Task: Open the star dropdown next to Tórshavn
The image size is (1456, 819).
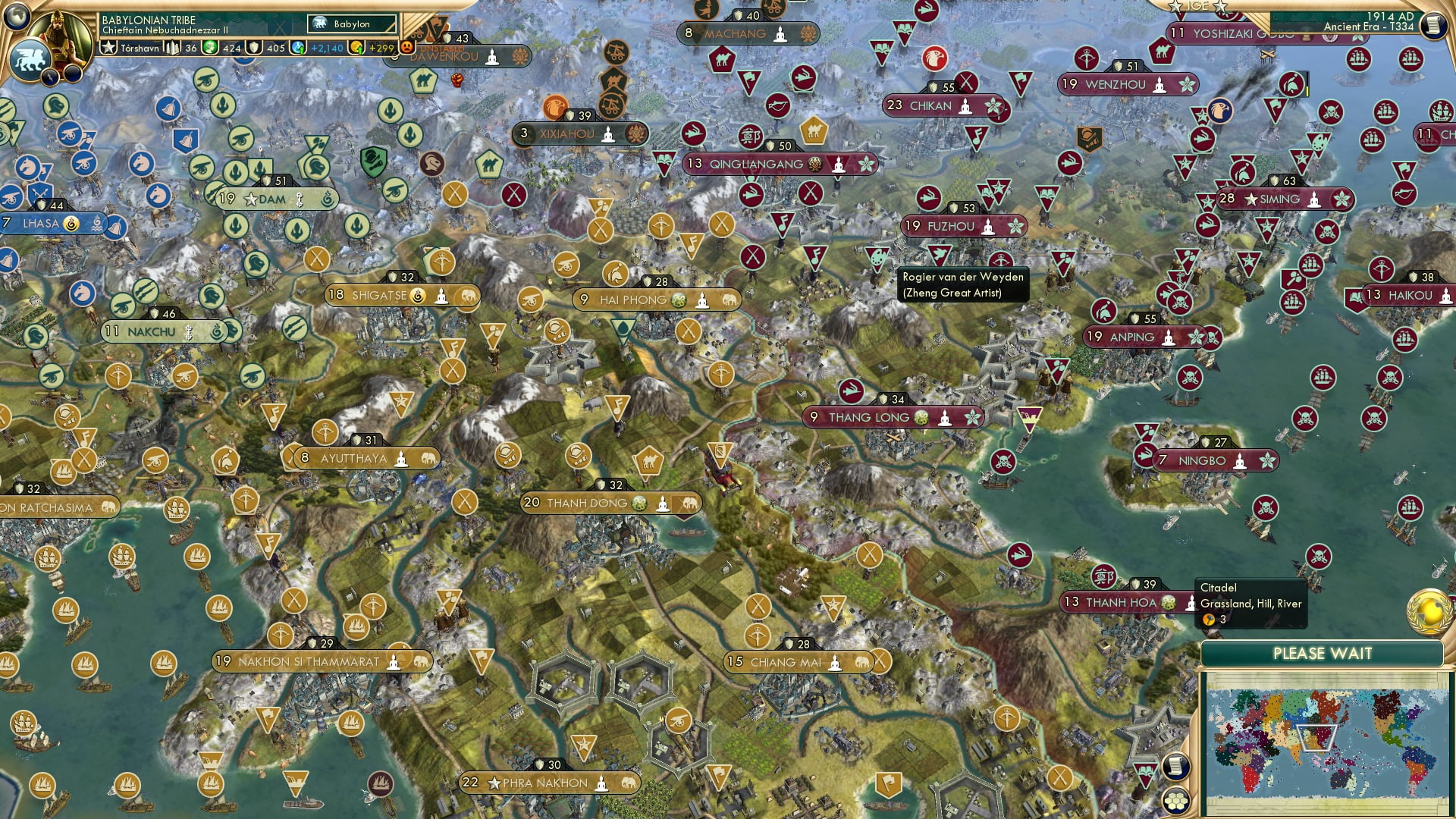Action: coord(109,48)
